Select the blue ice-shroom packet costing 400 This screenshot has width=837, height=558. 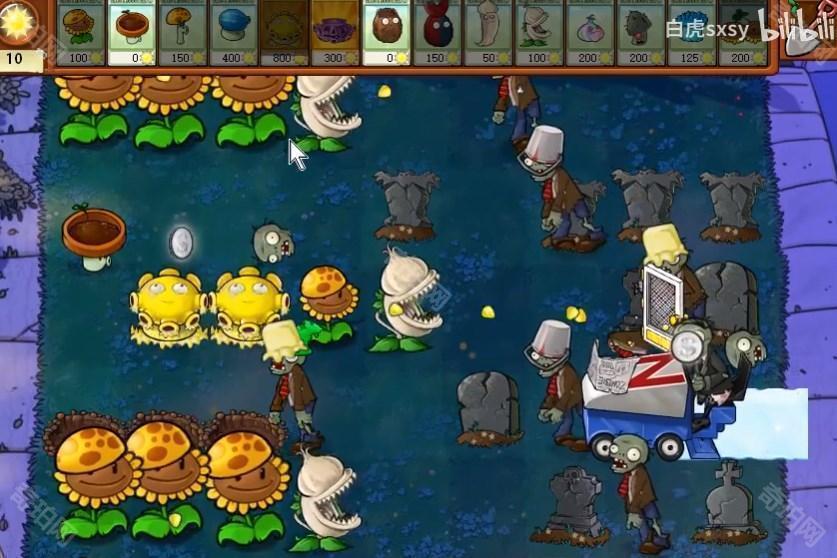point(234,32)
